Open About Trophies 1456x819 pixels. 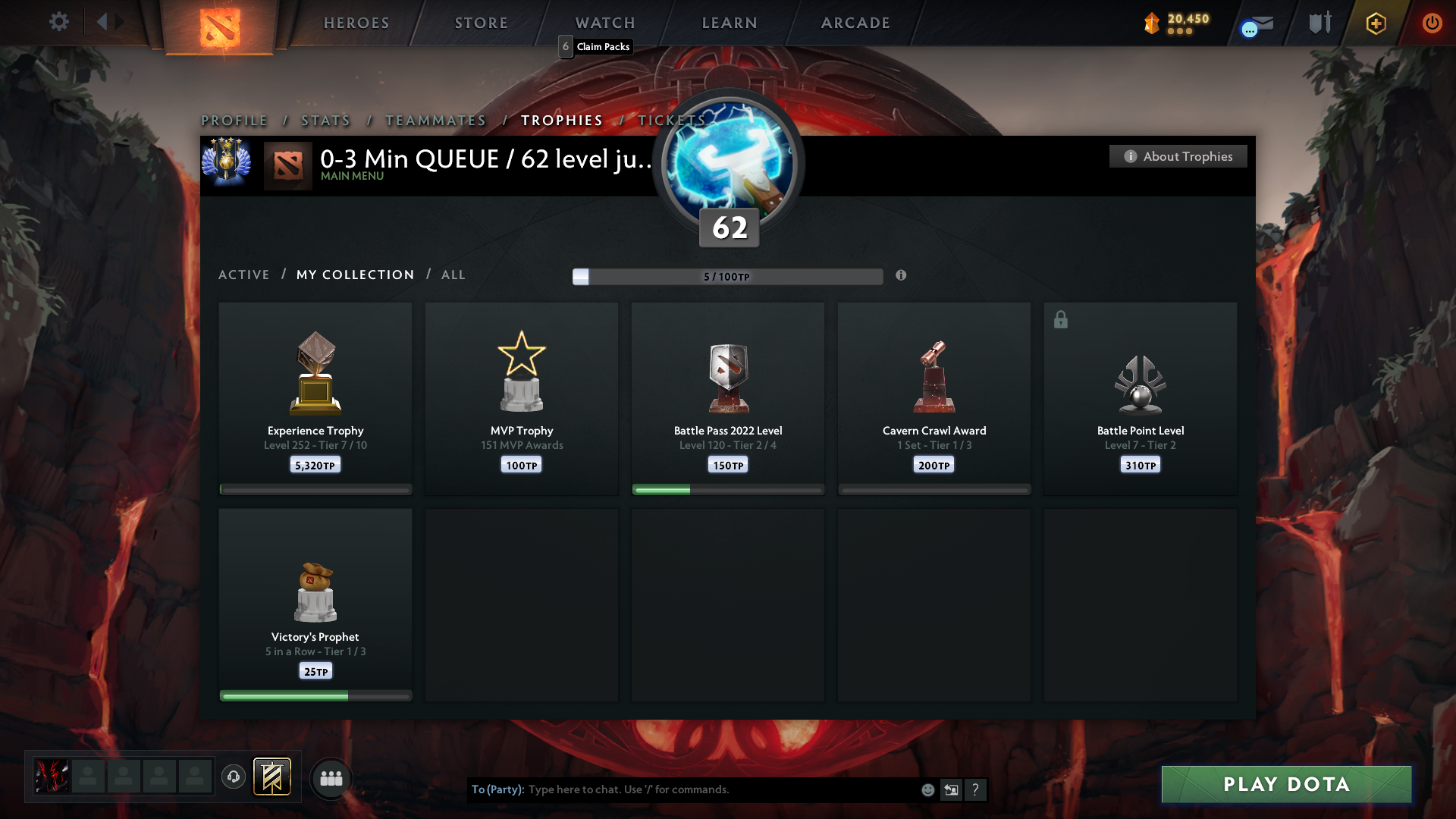click(1178, 156)
